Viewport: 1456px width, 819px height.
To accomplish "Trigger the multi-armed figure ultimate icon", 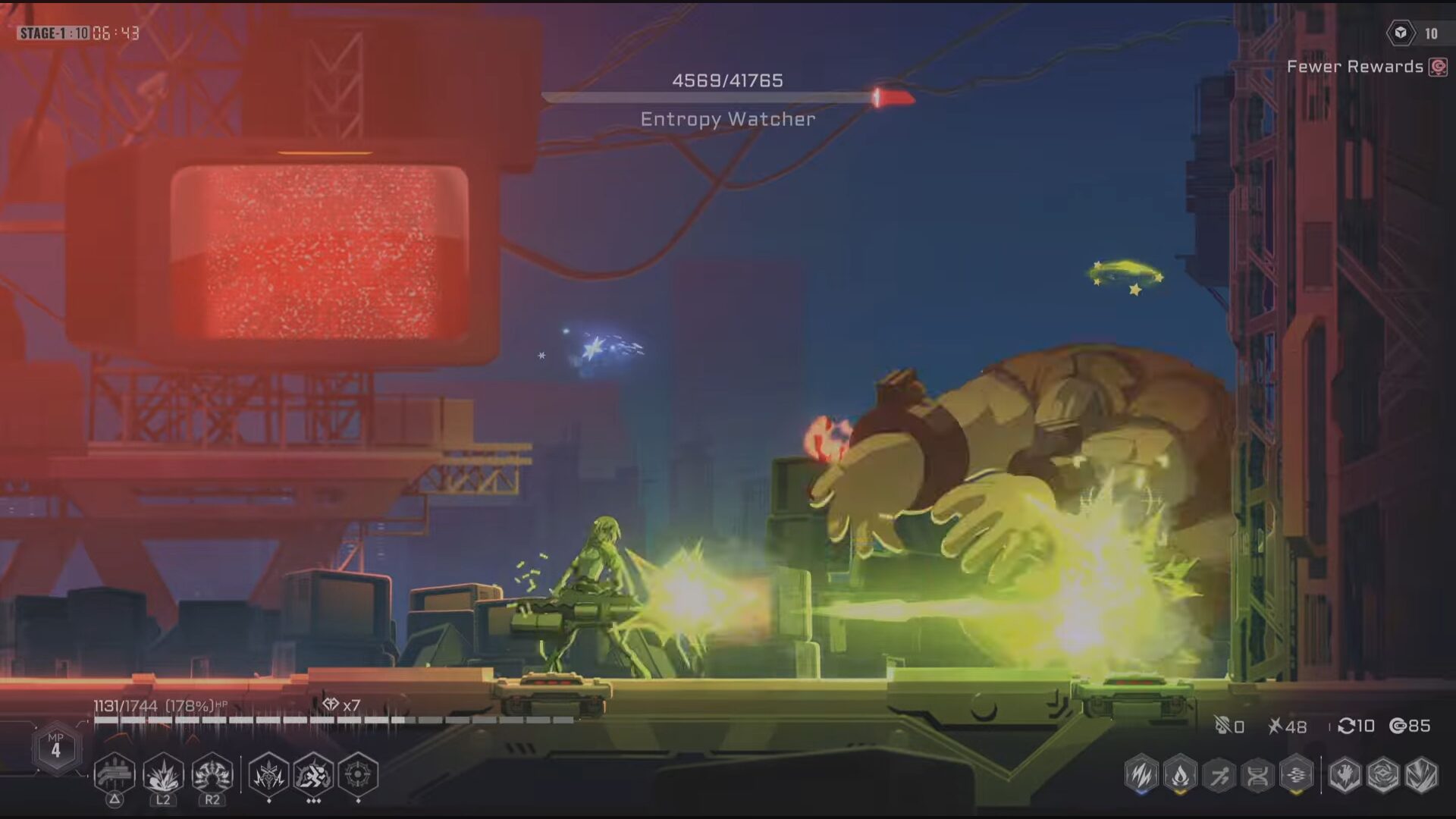I will [212, 774].
